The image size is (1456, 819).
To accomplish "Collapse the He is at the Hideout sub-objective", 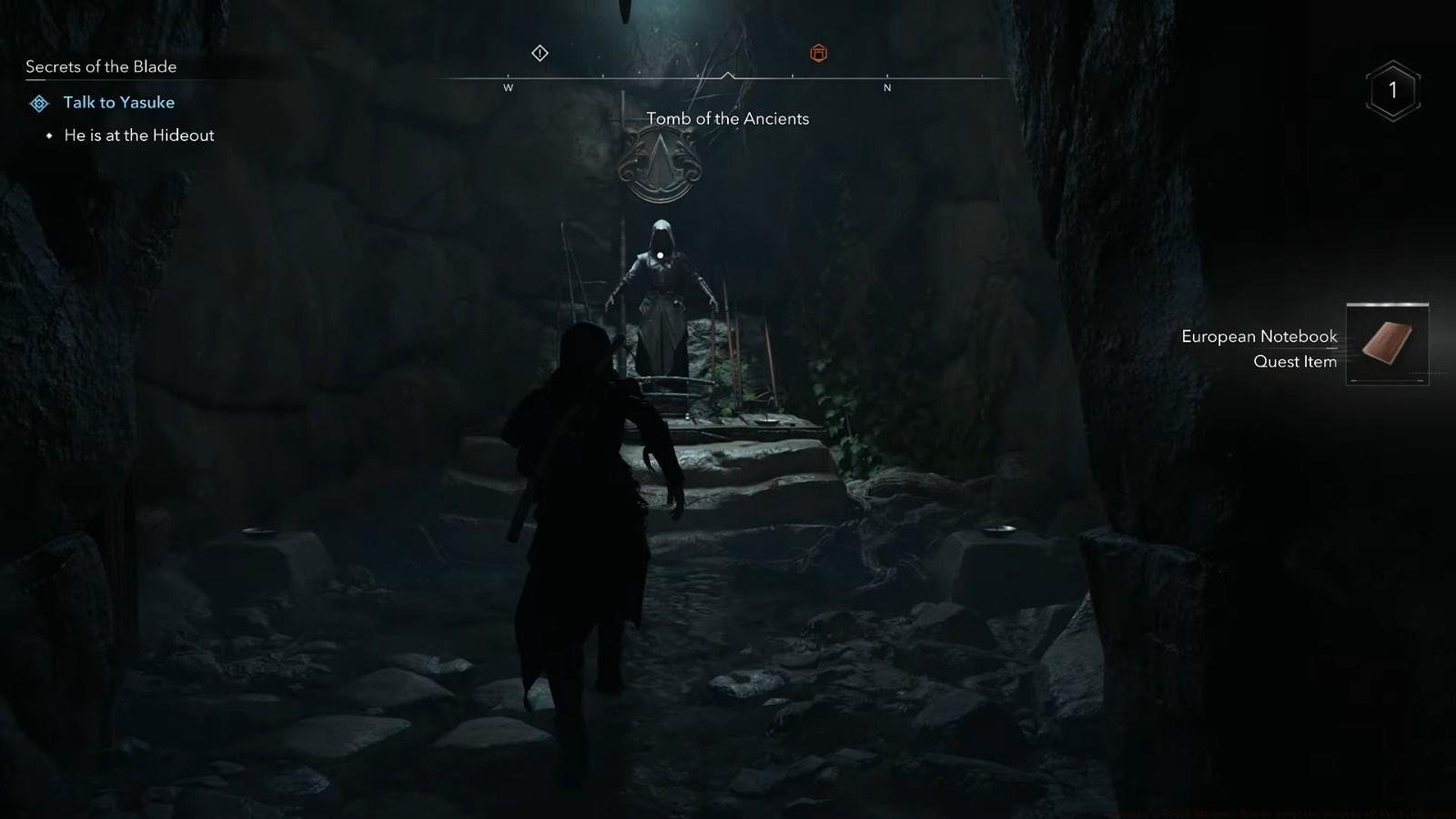I will pyautogui.click(x=138, y=135).
